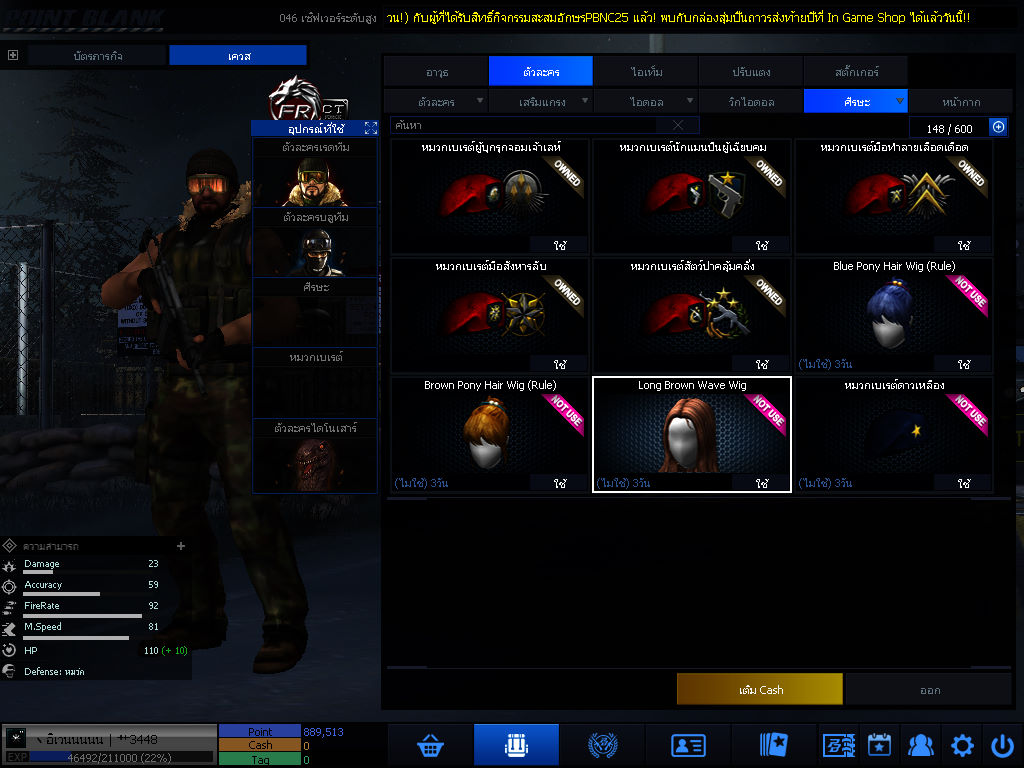Screen dimensions: 1024x768
Task: Select the Blue Pony Hair Wig item
Action: (x=893, y=315)
